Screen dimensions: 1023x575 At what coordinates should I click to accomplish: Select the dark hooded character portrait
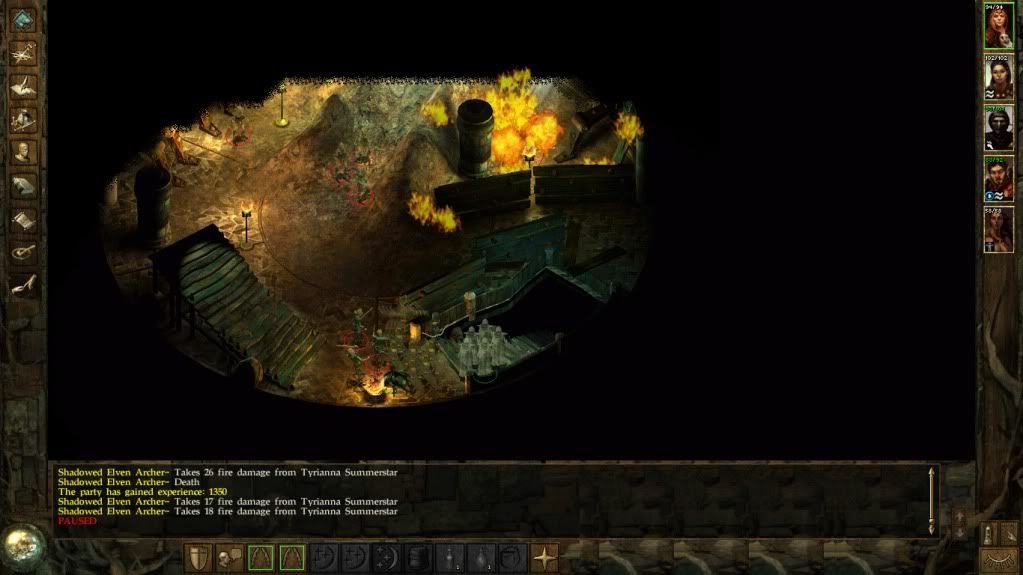pyautogui.click(x=998, y=128)
